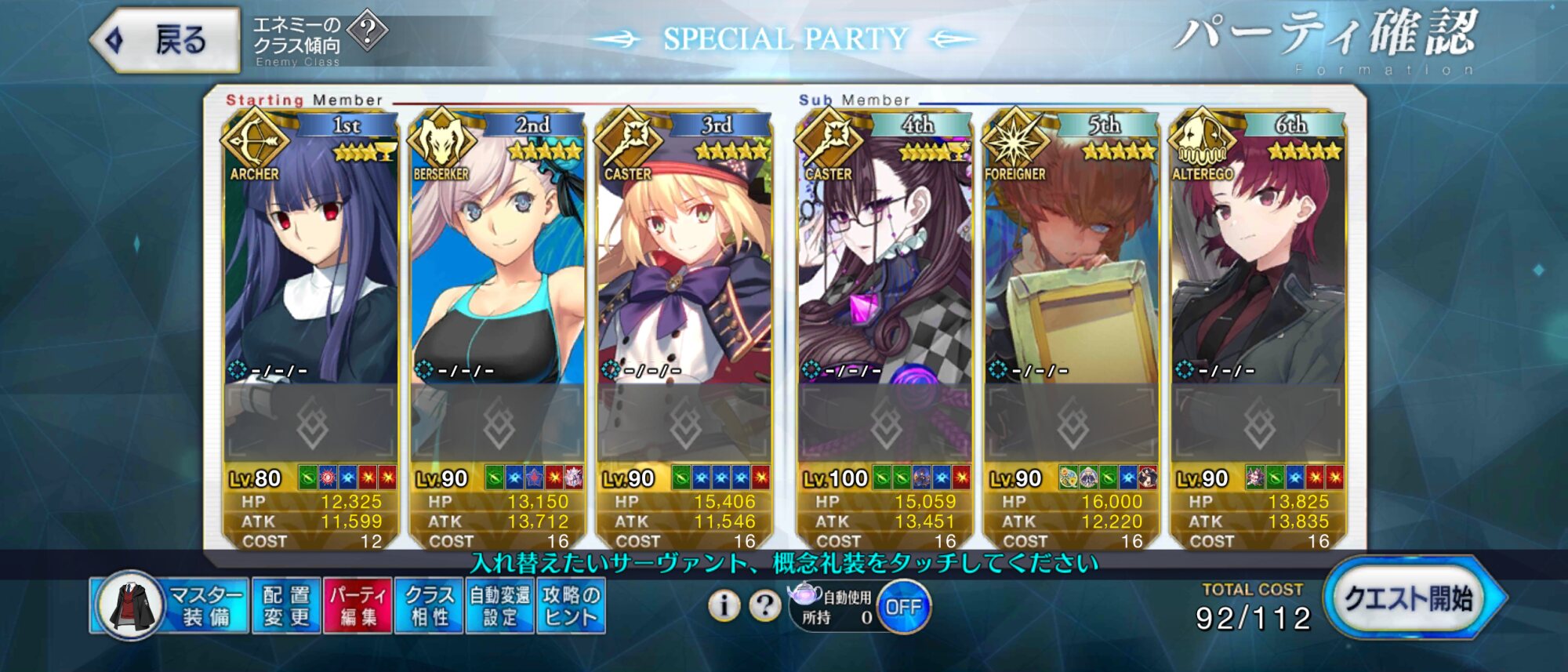
Task: Open auto-return settings (自動変還設定)
Action: coord(499,605)
